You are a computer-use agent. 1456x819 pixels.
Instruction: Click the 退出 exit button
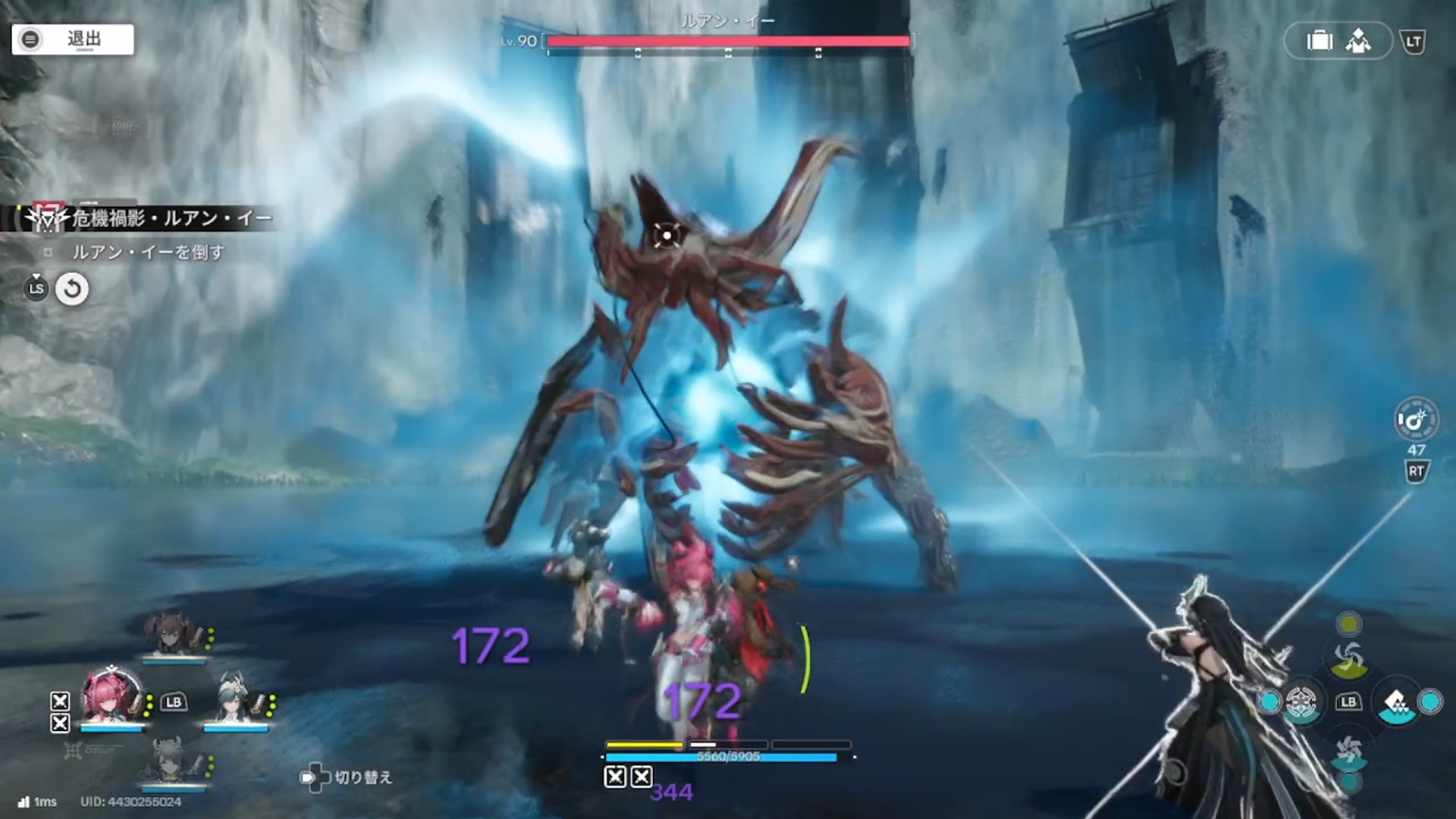pos(73,39)
